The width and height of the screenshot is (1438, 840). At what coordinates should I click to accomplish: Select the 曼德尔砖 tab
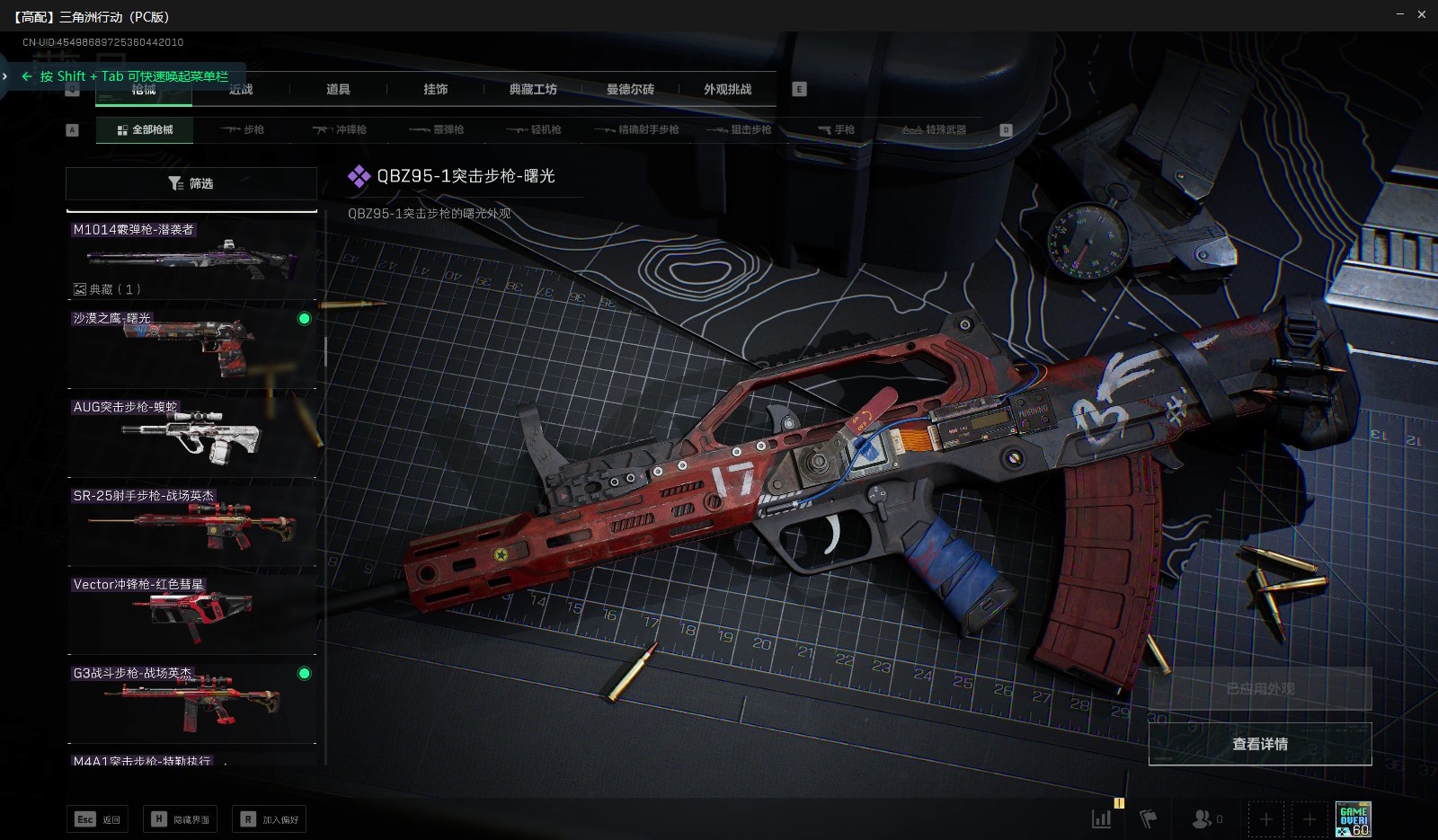pos(630,89)
